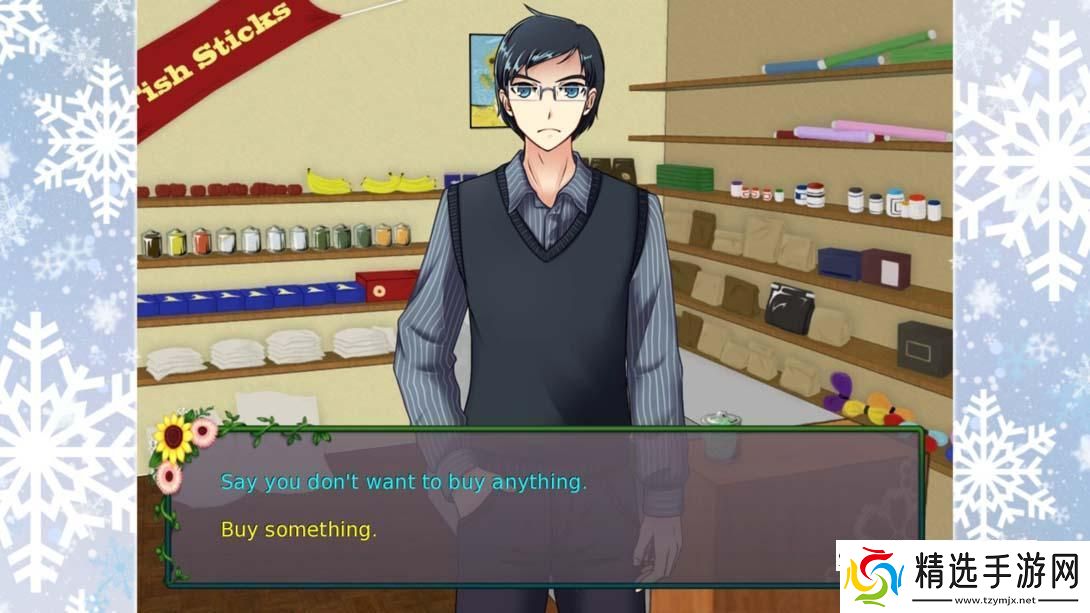The height and width of the screenshot is (613, 1090).
Task: Select the "Buy something." option
Action: (x=298, y=530)
